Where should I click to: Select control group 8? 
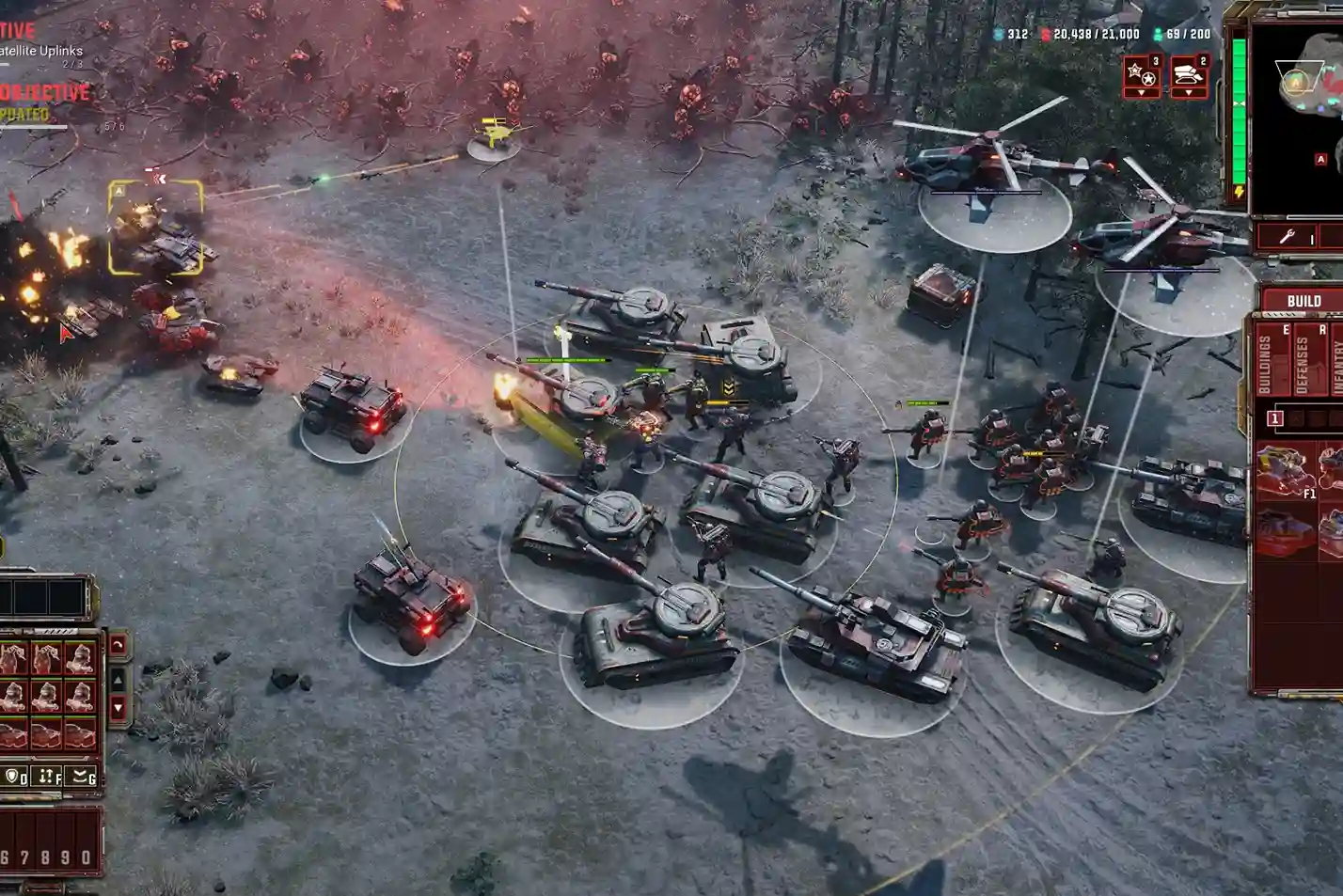[x=47, y=857]
